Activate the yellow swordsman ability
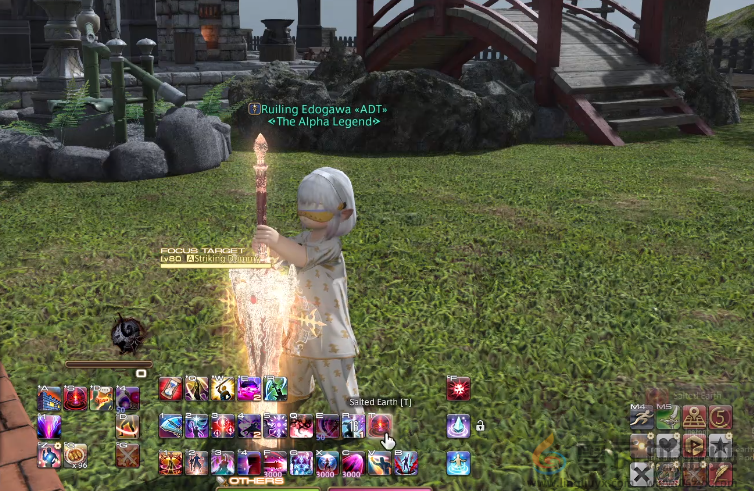The image size is (754, 491). click(222, 389)
